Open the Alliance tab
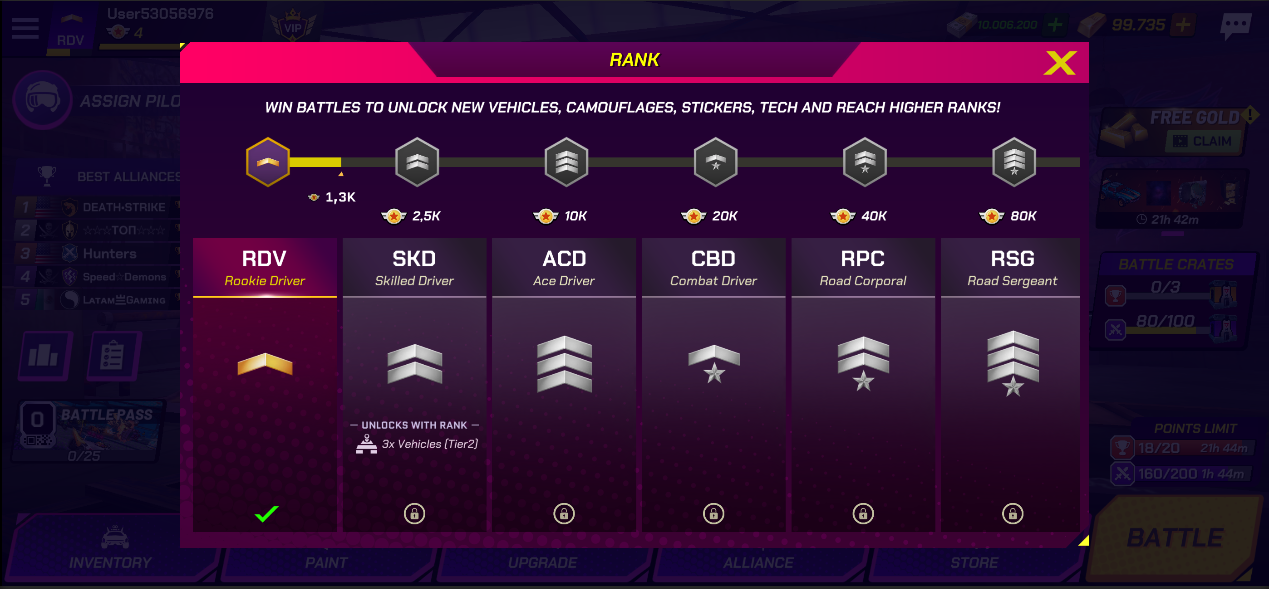Viewport: 1269px width, 589px height. 758,562
